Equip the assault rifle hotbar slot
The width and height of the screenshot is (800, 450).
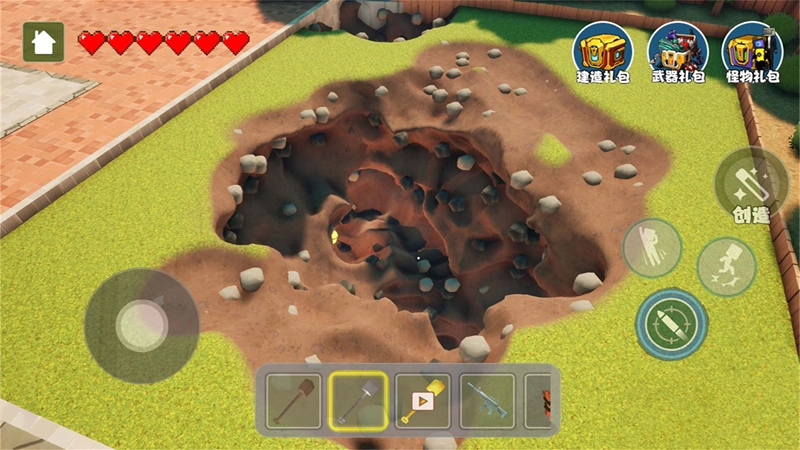[x=487, y=401]
